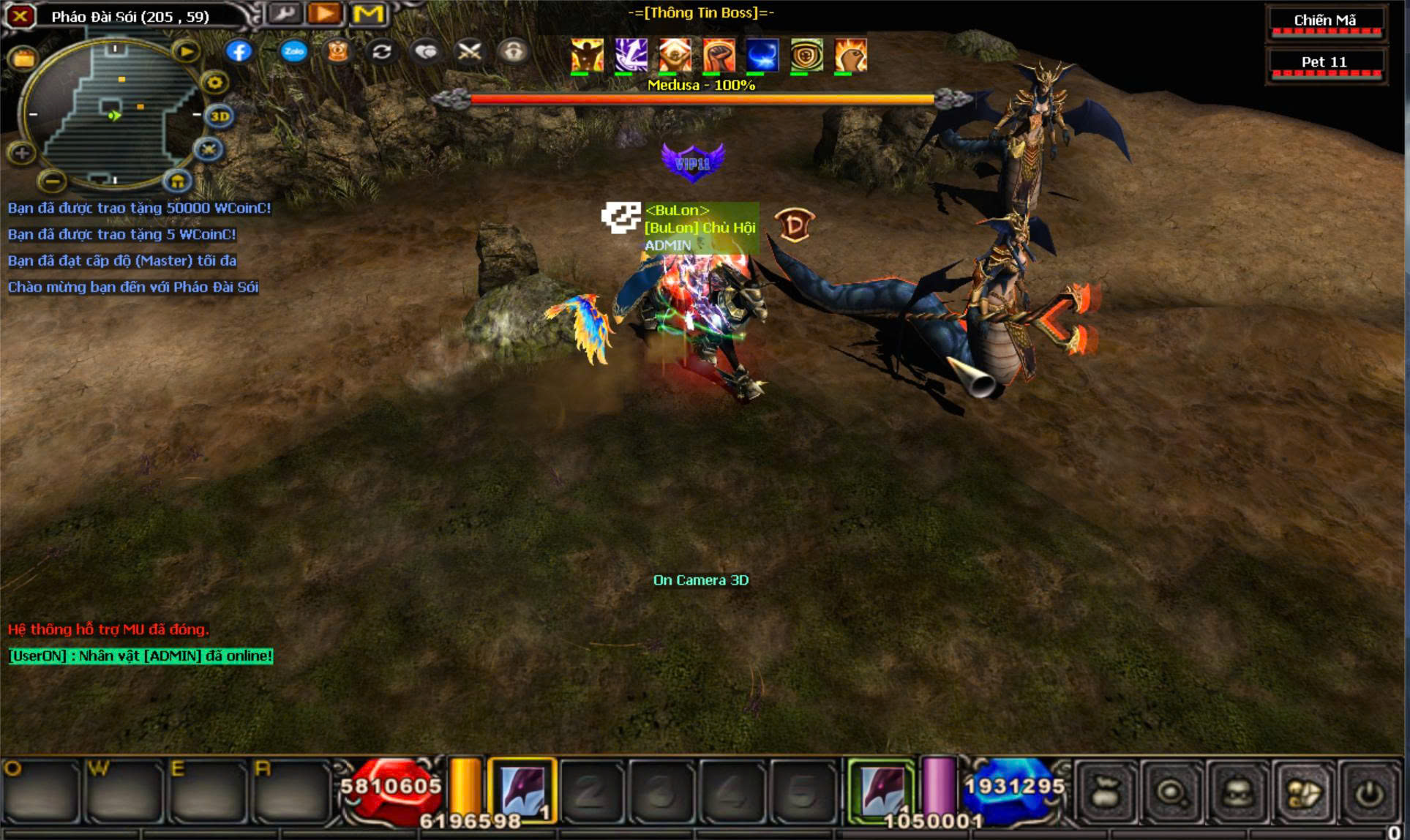
Task: Click the padlock icon
Action: pos(513,51)
